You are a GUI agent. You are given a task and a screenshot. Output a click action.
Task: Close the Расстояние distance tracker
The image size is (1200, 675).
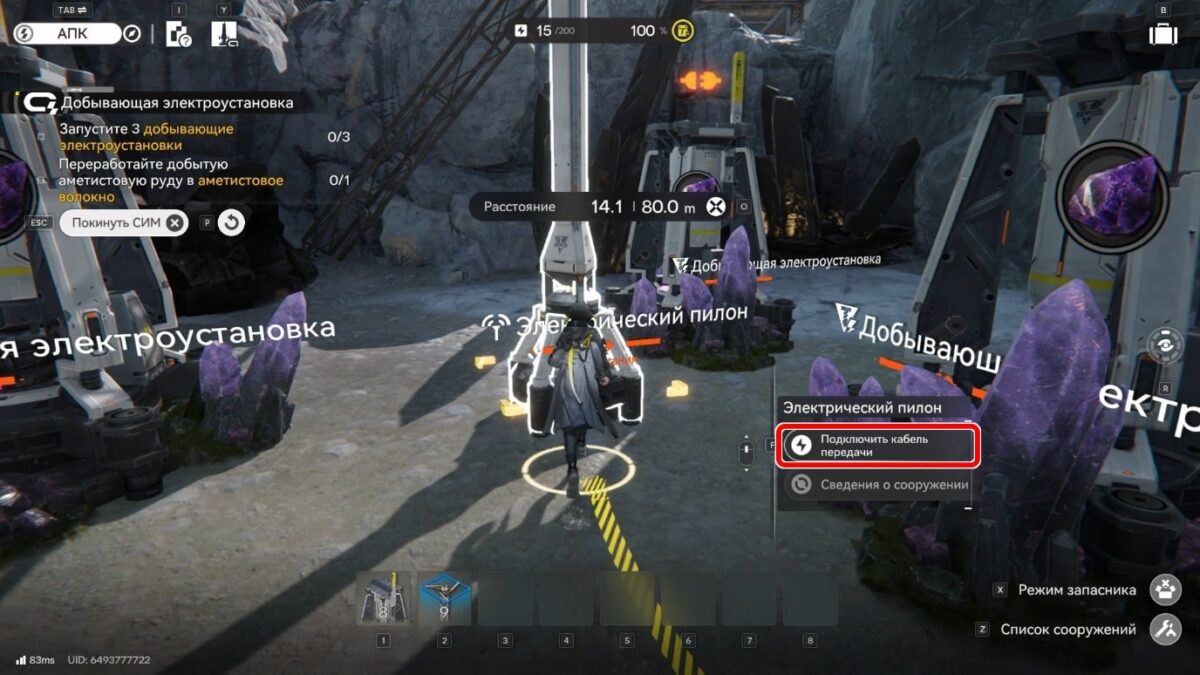click(x=715, y=207)
